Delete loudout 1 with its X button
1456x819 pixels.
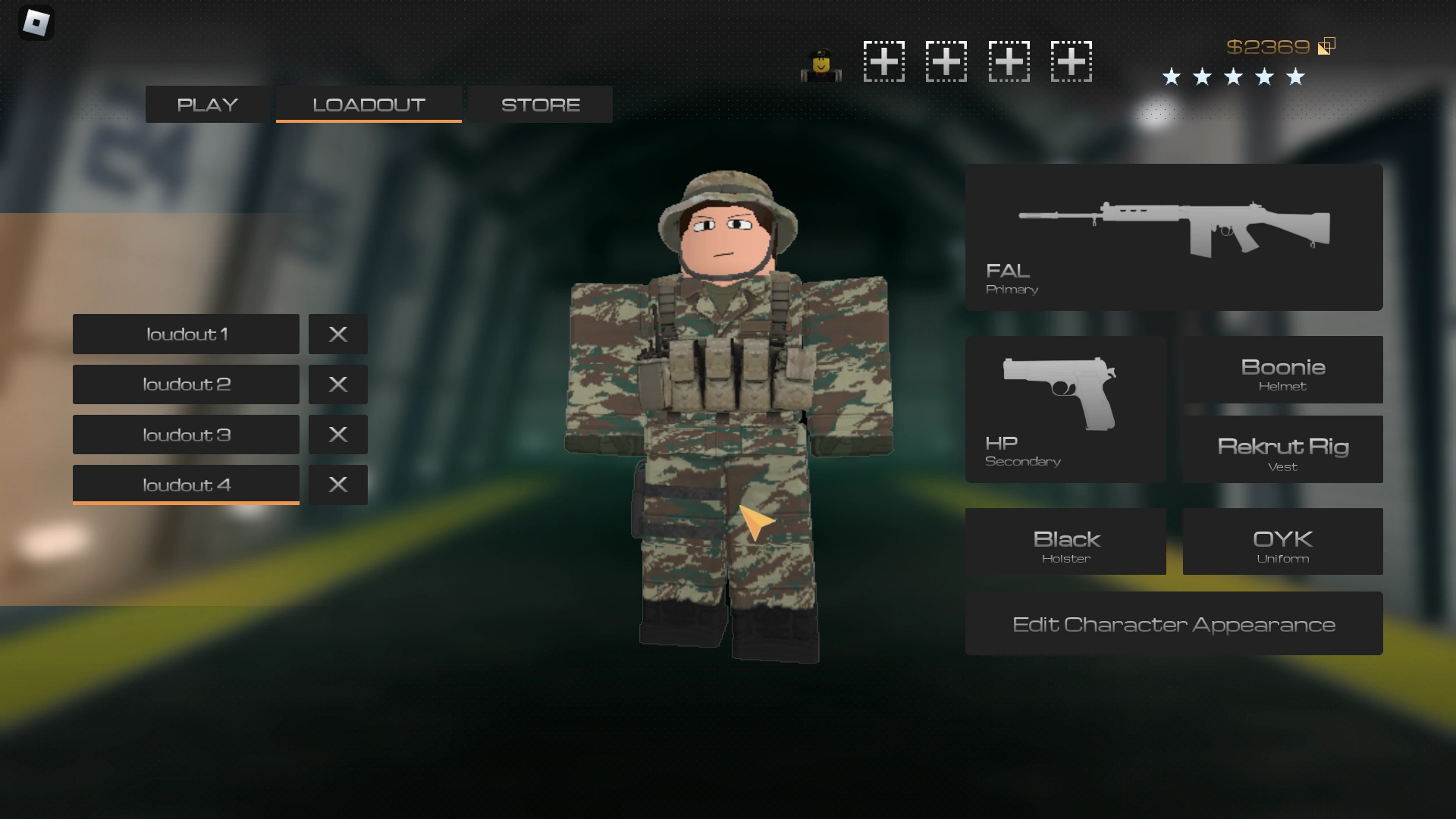(x=337, y=334)
